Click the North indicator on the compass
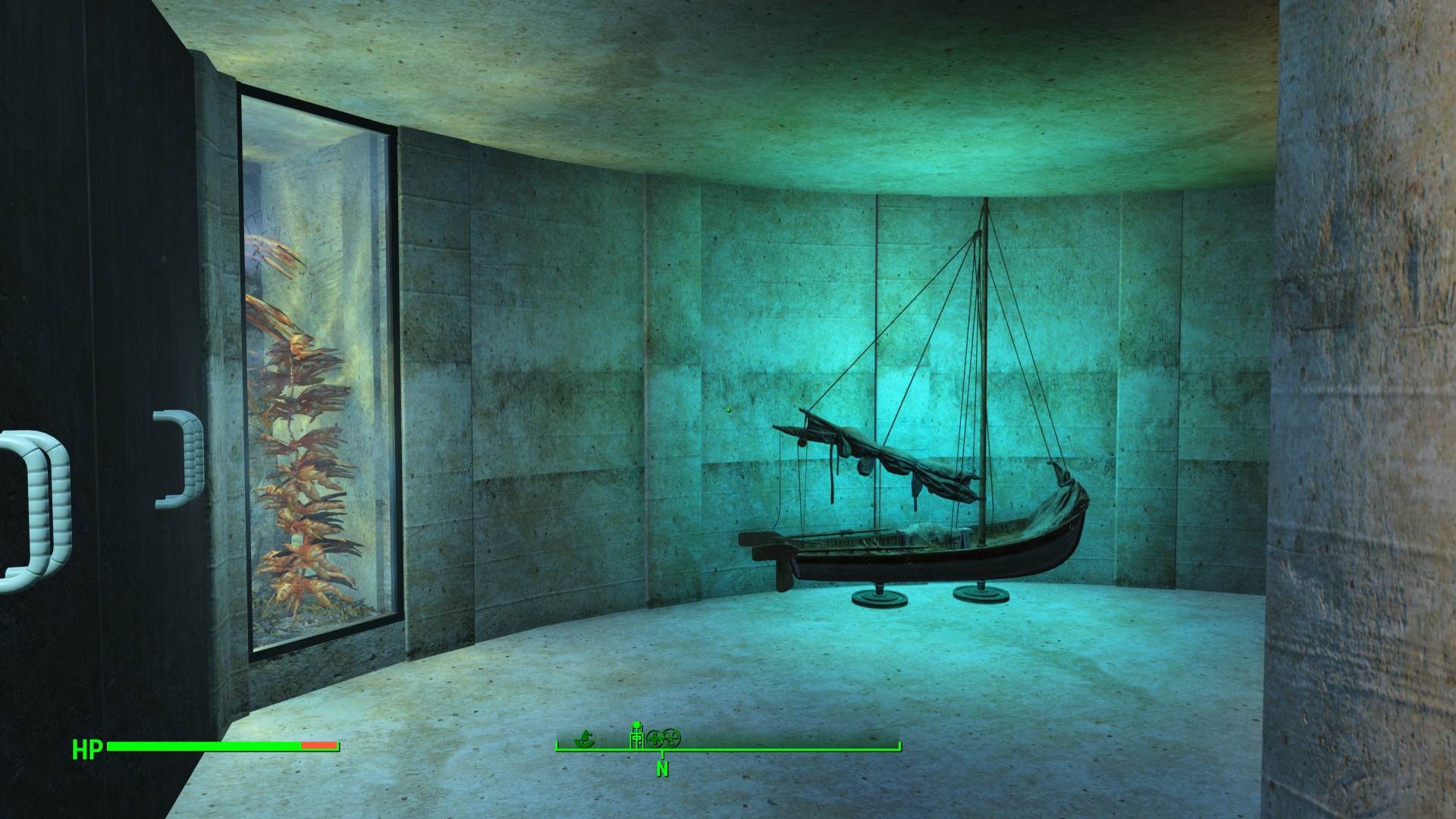 [x=662, y=767]
